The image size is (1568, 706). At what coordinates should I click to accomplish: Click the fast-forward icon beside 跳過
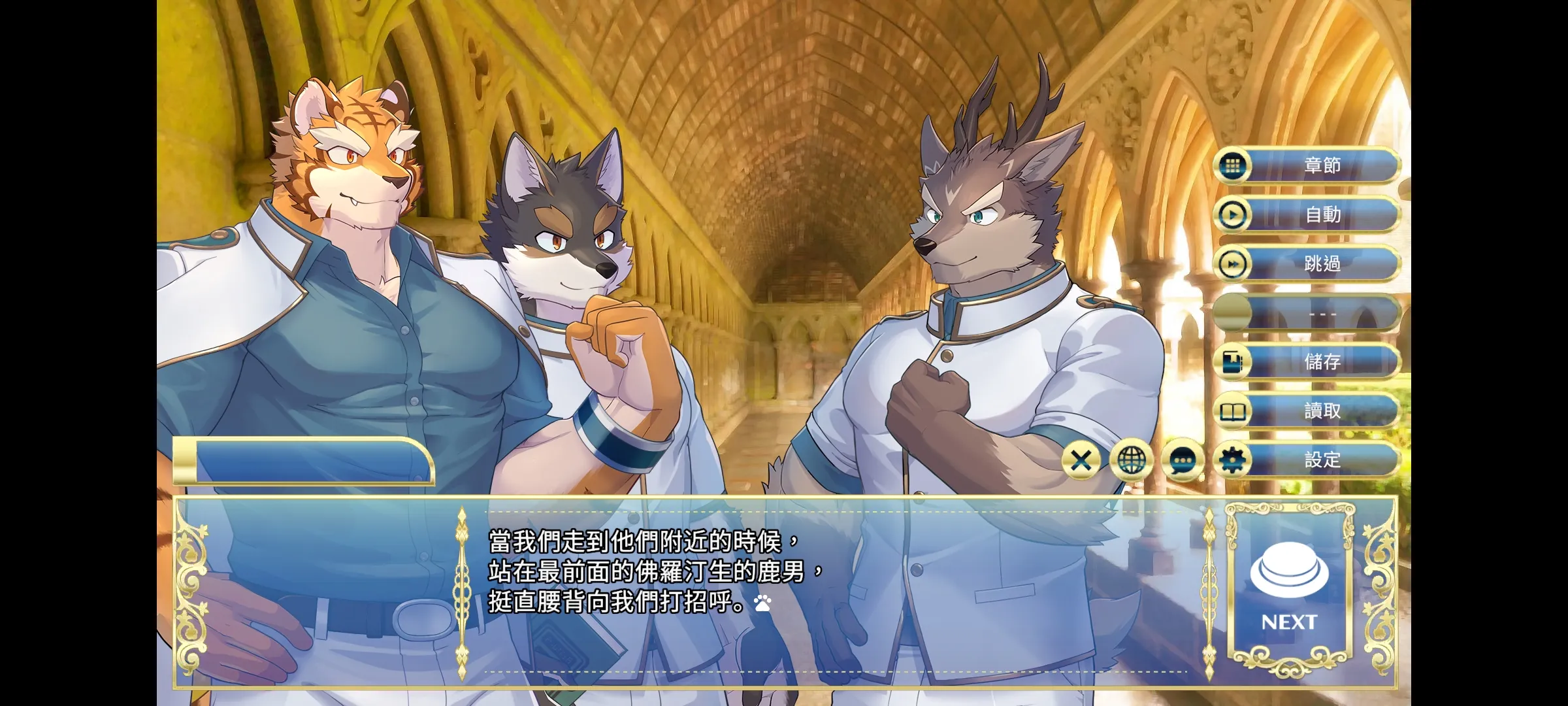1233,265
